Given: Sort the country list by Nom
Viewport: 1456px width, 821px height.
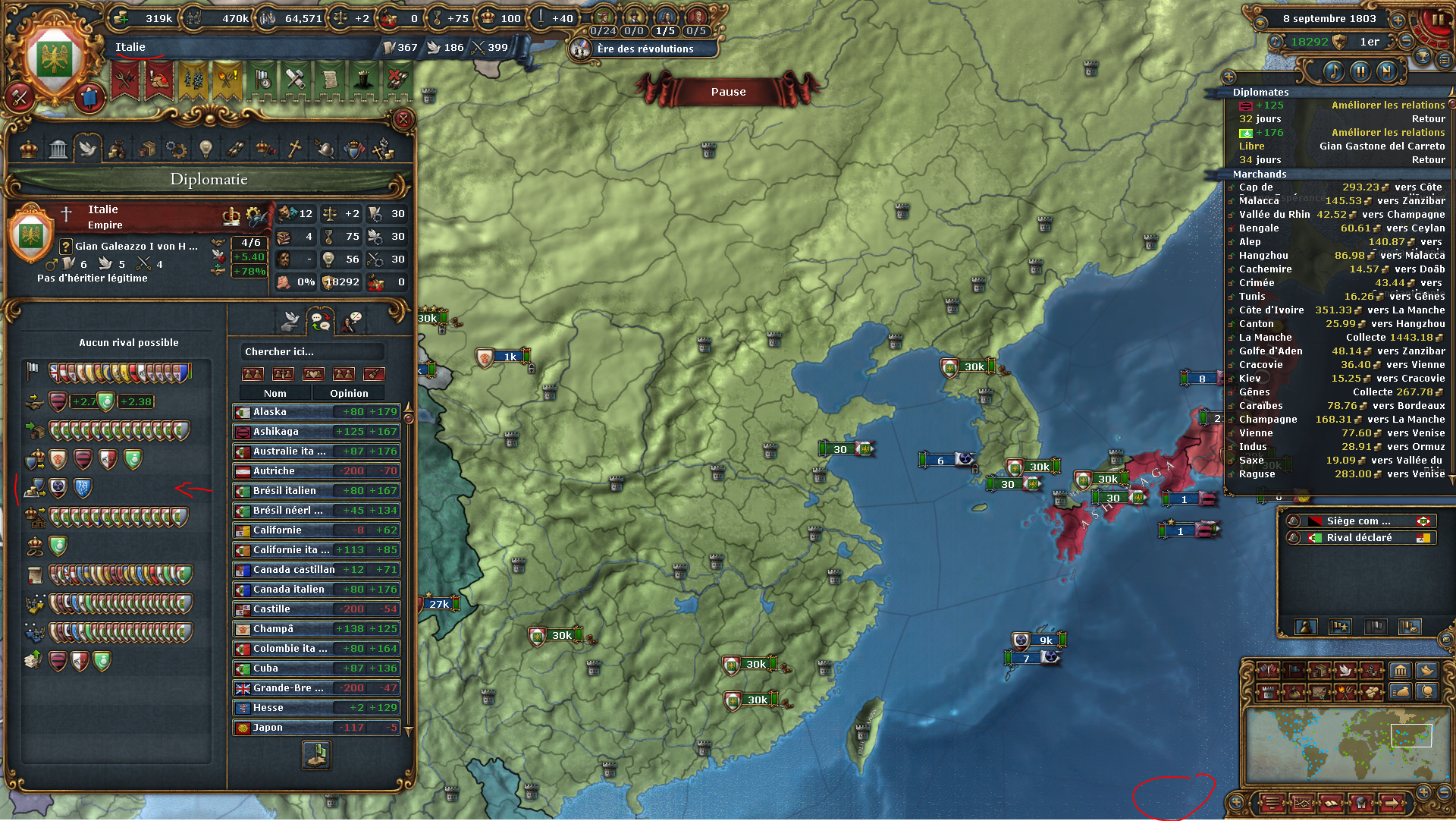Looking at the screenshot, I should tap(275, 392).
